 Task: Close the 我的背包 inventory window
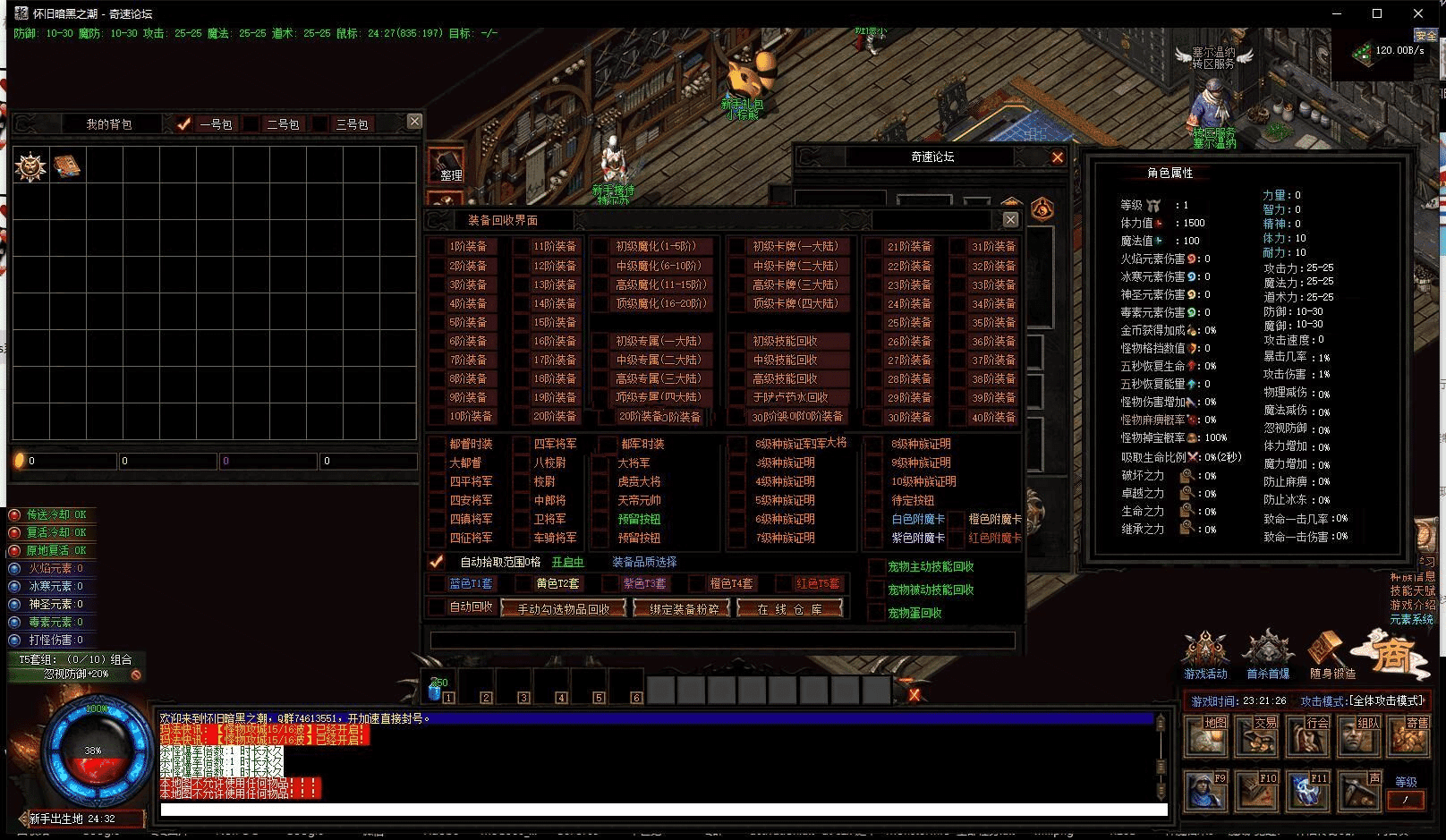[414, 121]
